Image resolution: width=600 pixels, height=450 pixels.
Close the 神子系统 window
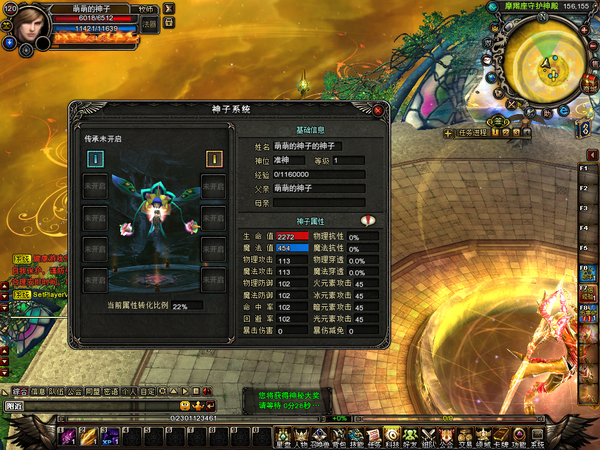click(x=378, y=110)
